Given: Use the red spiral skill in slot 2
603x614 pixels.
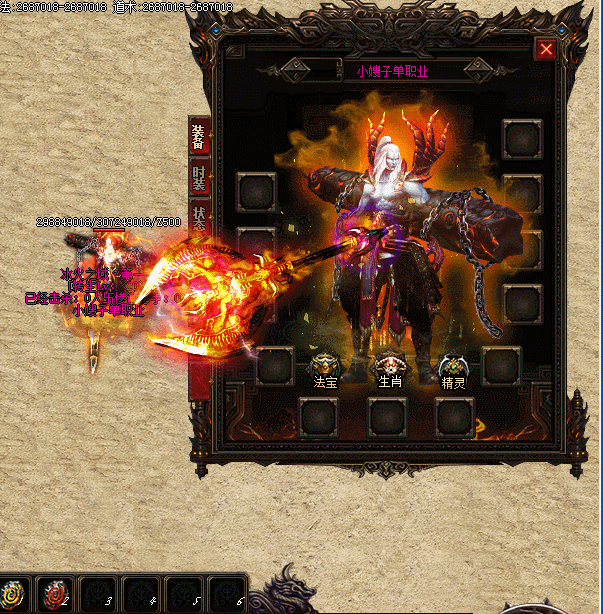Looking at the screenshot, I should pos(56,595).
